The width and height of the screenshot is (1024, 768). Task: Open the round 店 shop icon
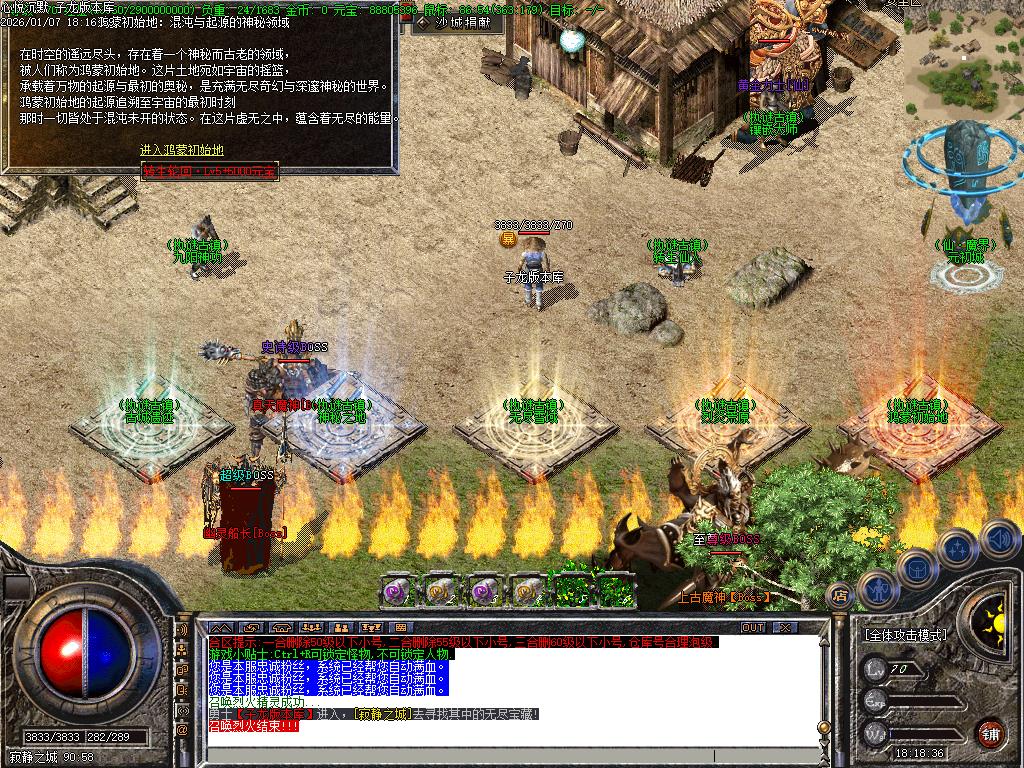click(841, 597)
